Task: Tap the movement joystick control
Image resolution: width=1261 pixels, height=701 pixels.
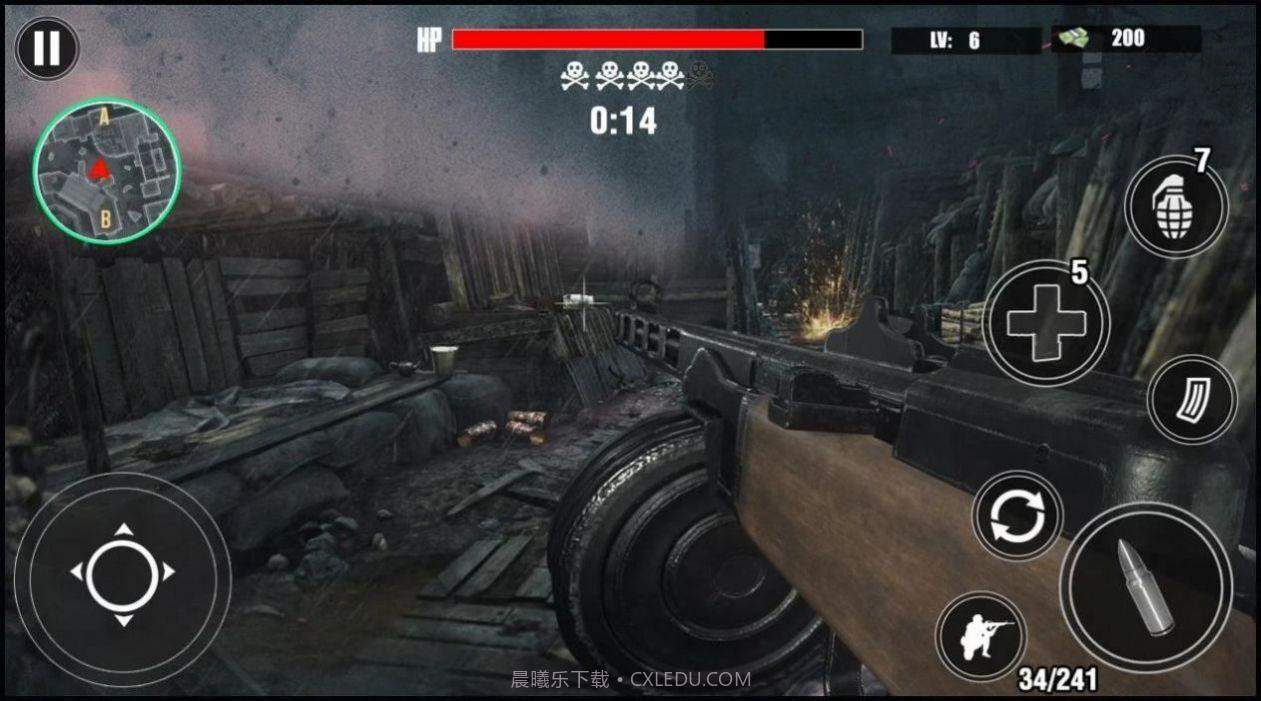Action: coord(123,574)
